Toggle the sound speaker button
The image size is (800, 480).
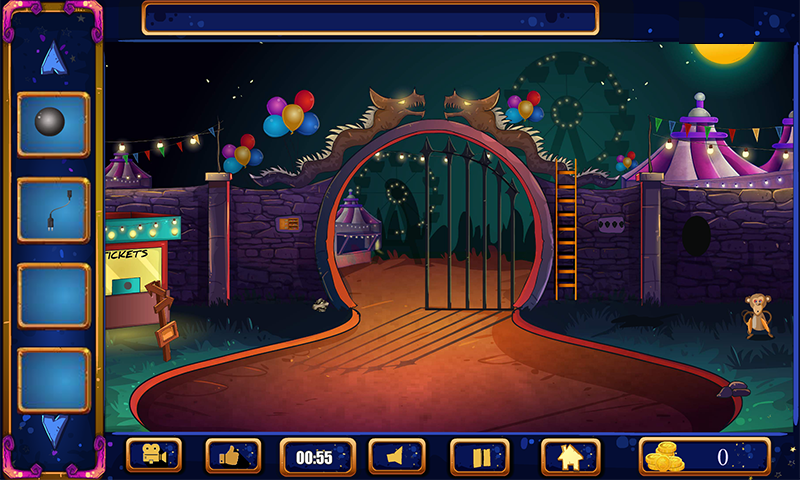[x=397, y=457]
